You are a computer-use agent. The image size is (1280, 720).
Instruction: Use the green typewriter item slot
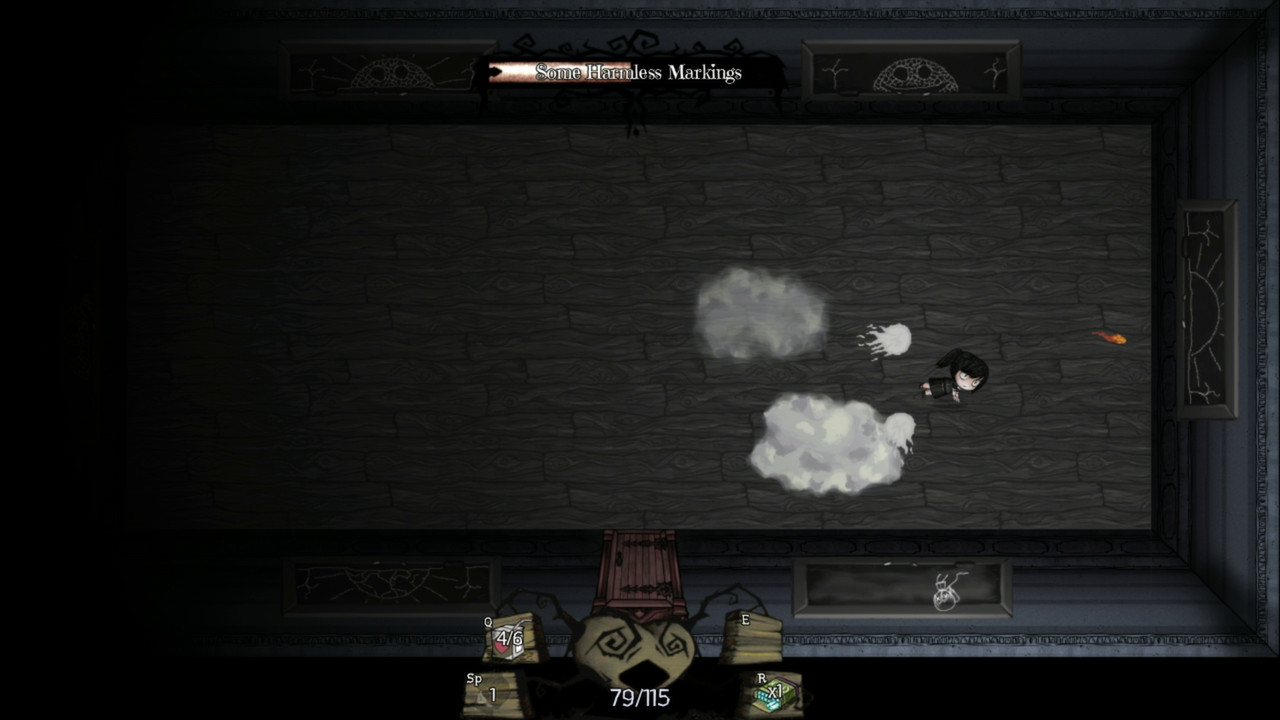[x=774, y=693]
